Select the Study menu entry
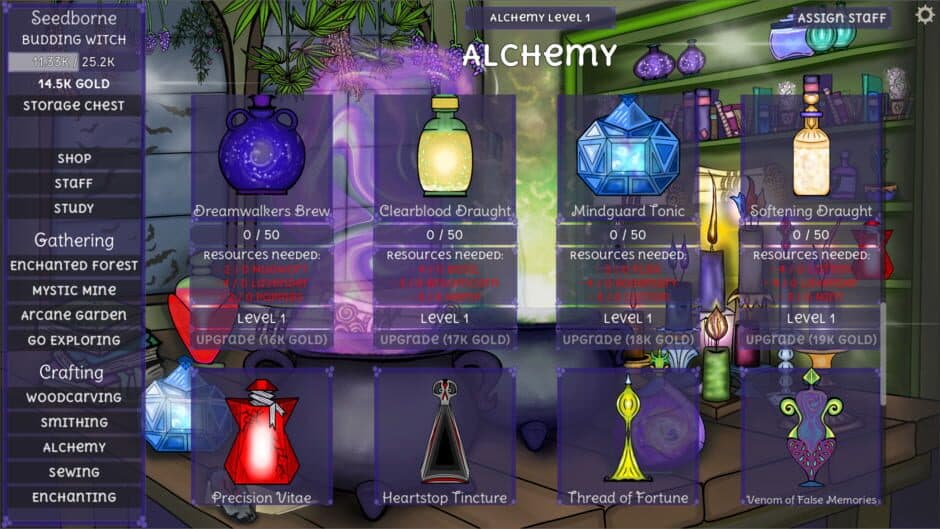The height and width of the screenshot is (529, 940). coord(74,208)
